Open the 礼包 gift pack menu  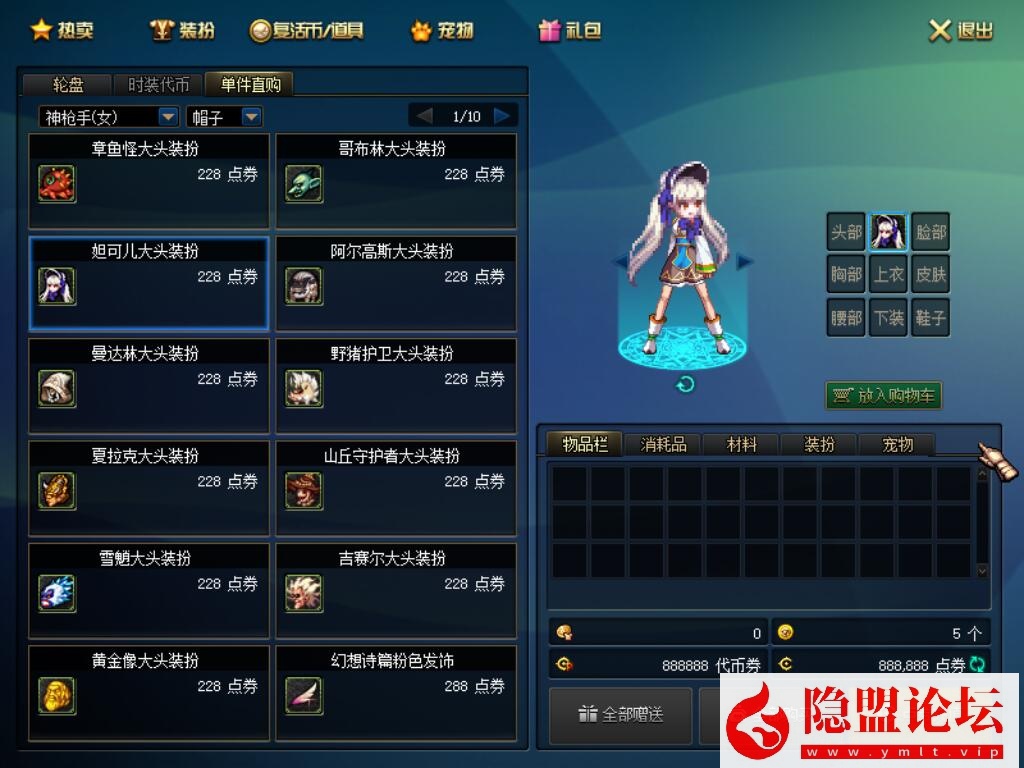pyautogui.click(x=570, y=30)
